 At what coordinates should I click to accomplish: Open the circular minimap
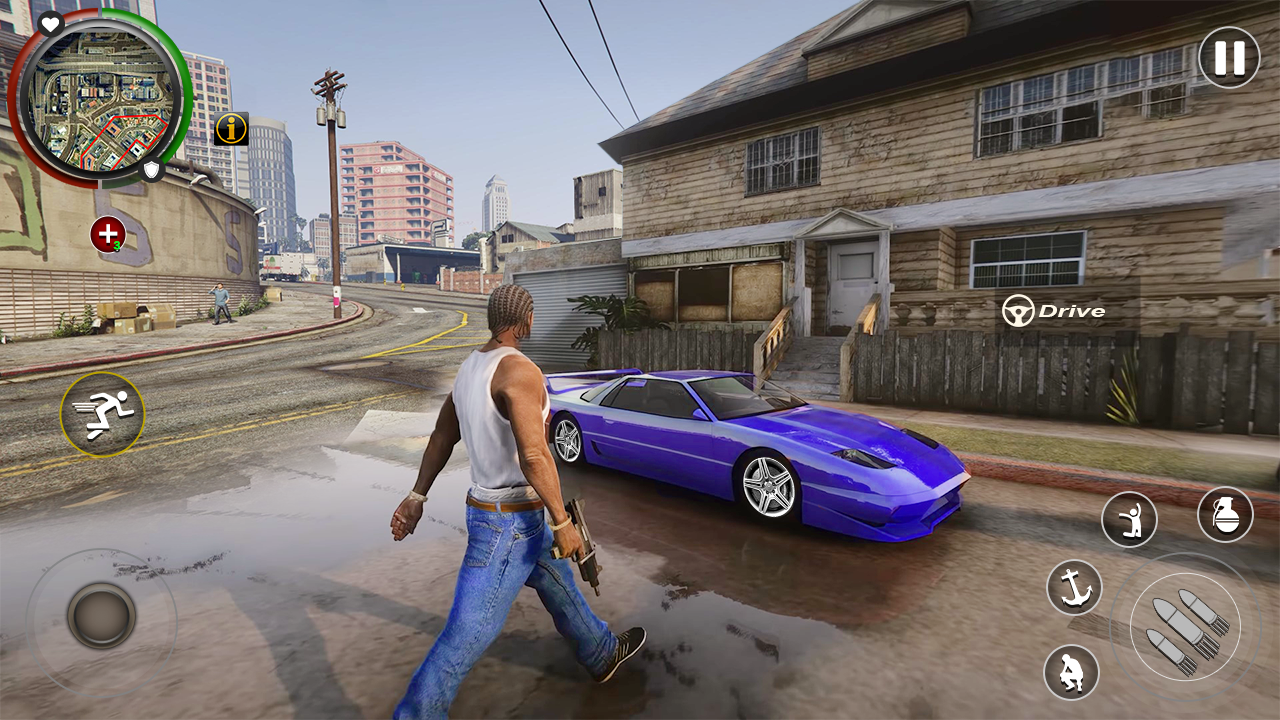98,98
